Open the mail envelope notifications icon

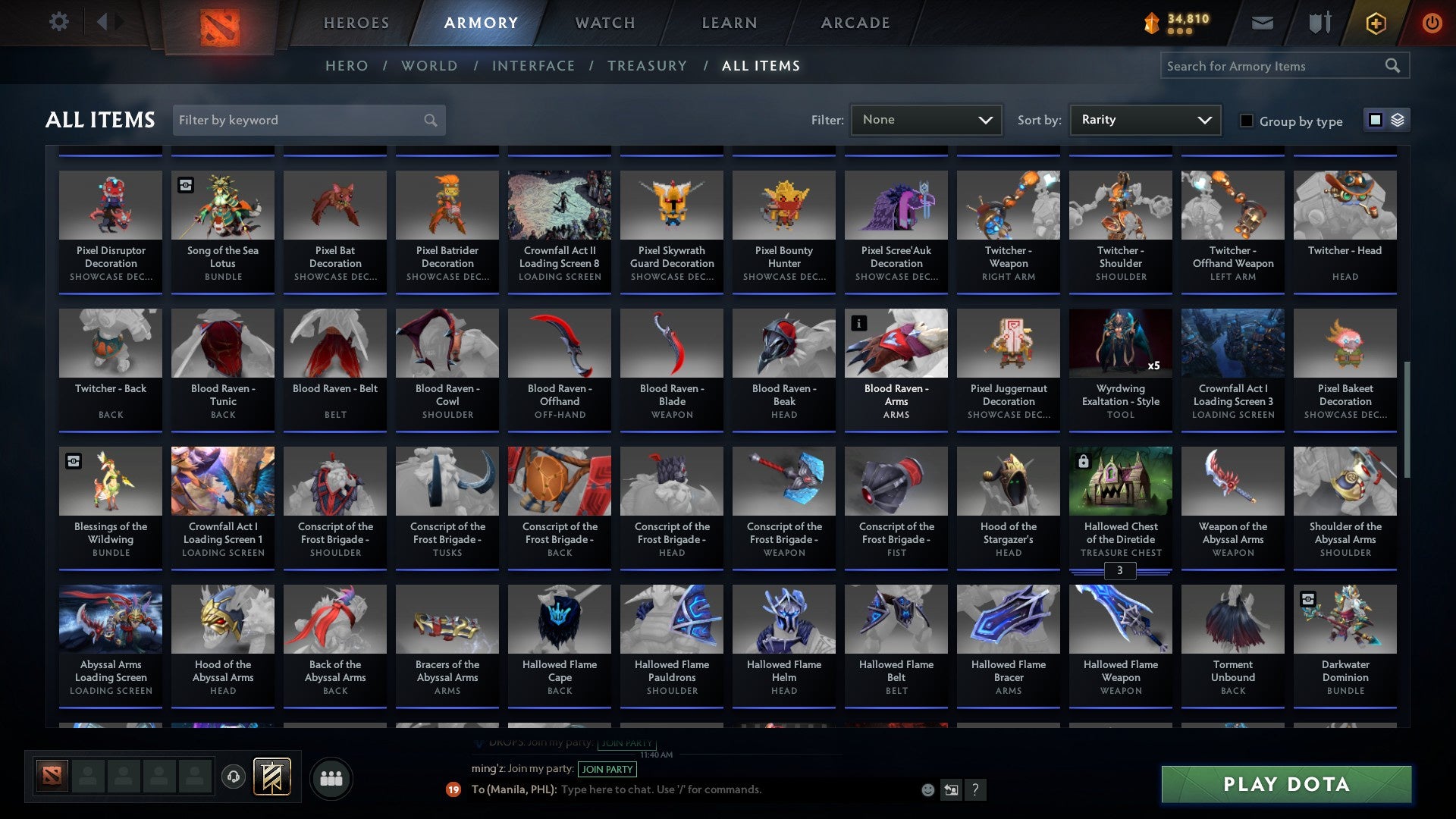[1261, 23]
